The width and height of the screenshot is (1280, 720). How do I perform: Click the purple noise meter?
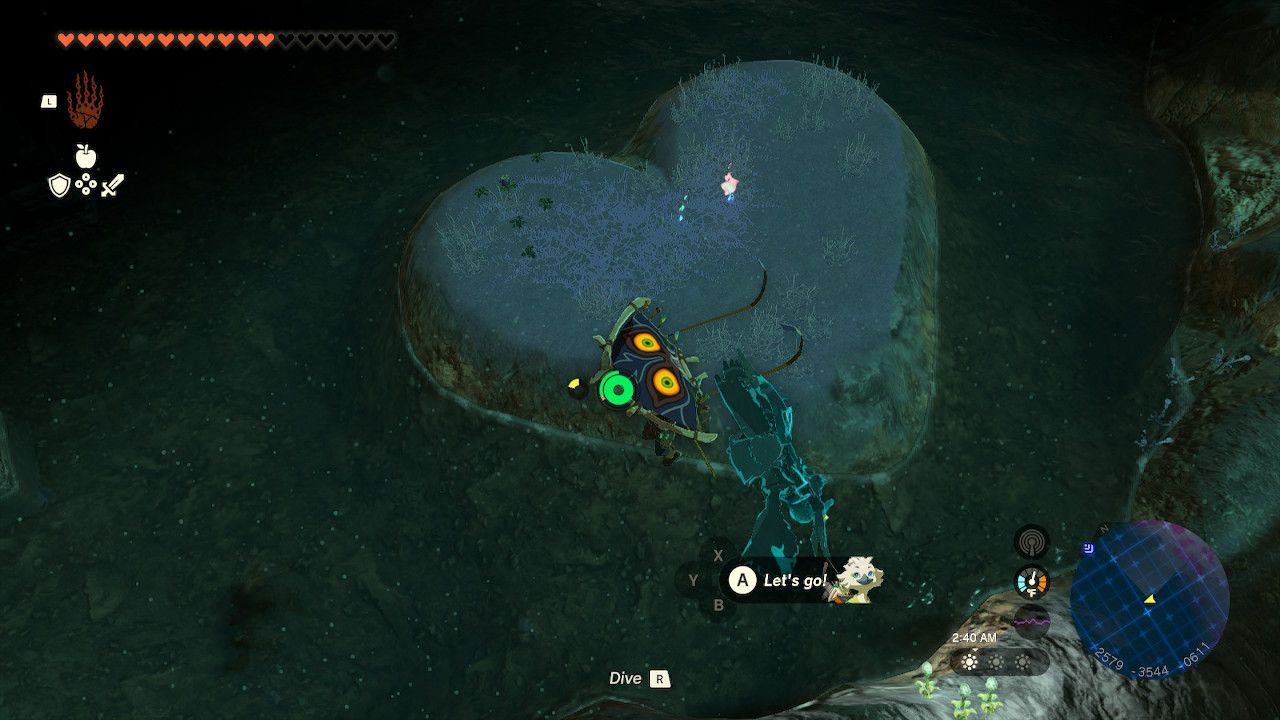coord(1031,622)
